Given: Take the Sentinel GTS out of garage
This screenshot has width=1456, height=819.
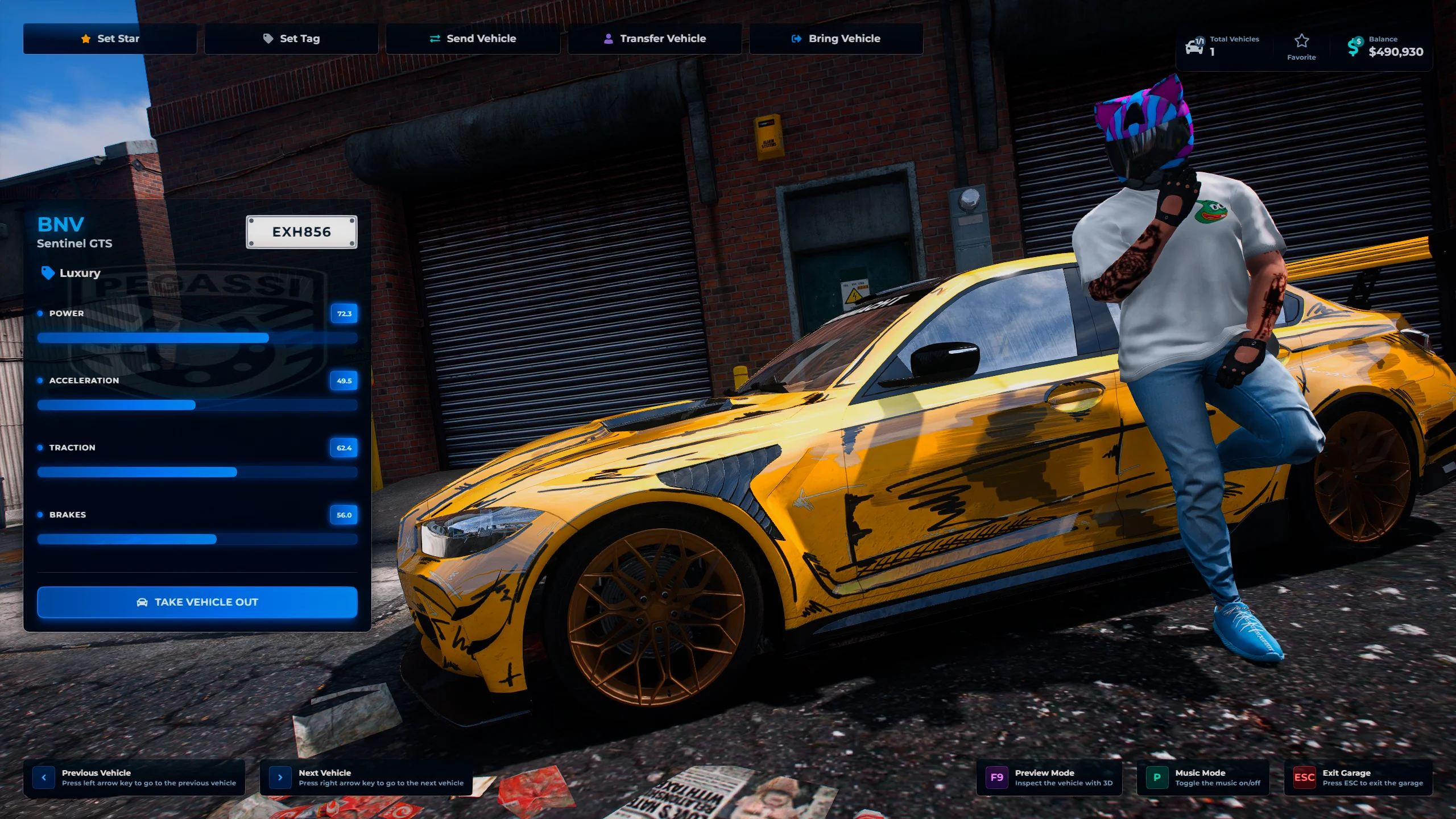Looking at the screenshot, I should (x=197, y=602).
